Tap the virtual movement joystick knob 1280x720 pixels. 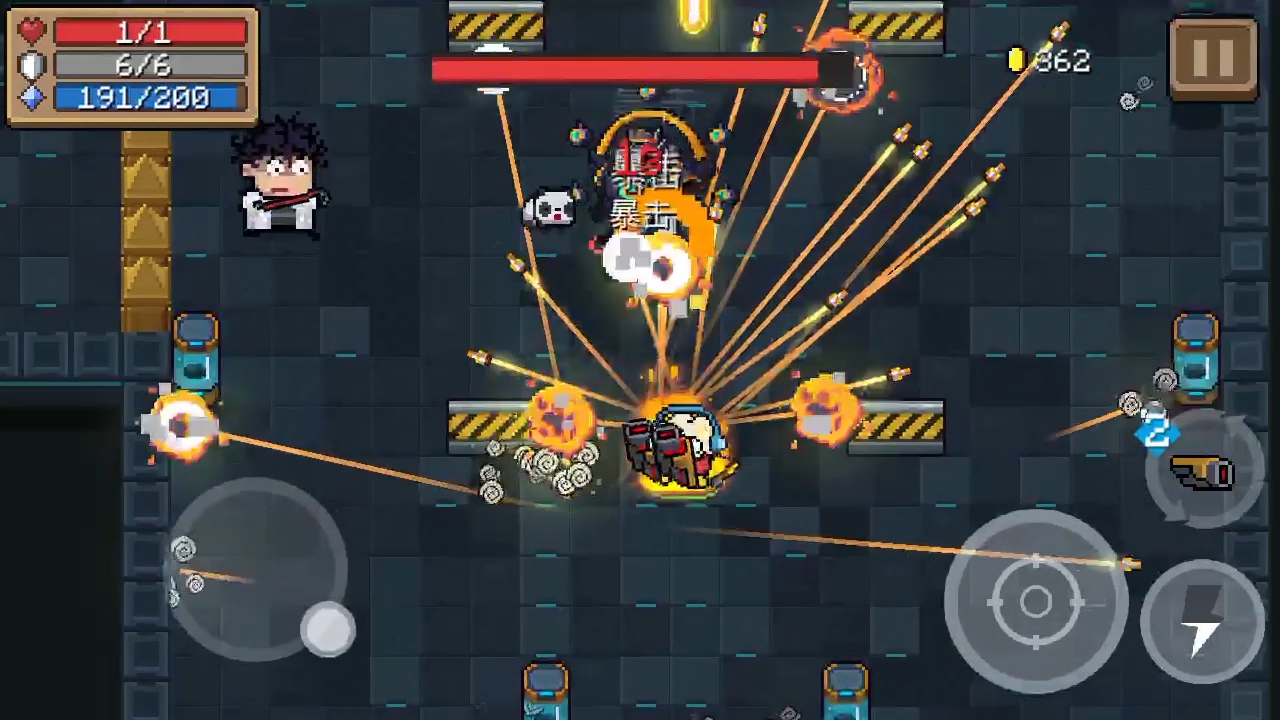click(x=328, y=629)
